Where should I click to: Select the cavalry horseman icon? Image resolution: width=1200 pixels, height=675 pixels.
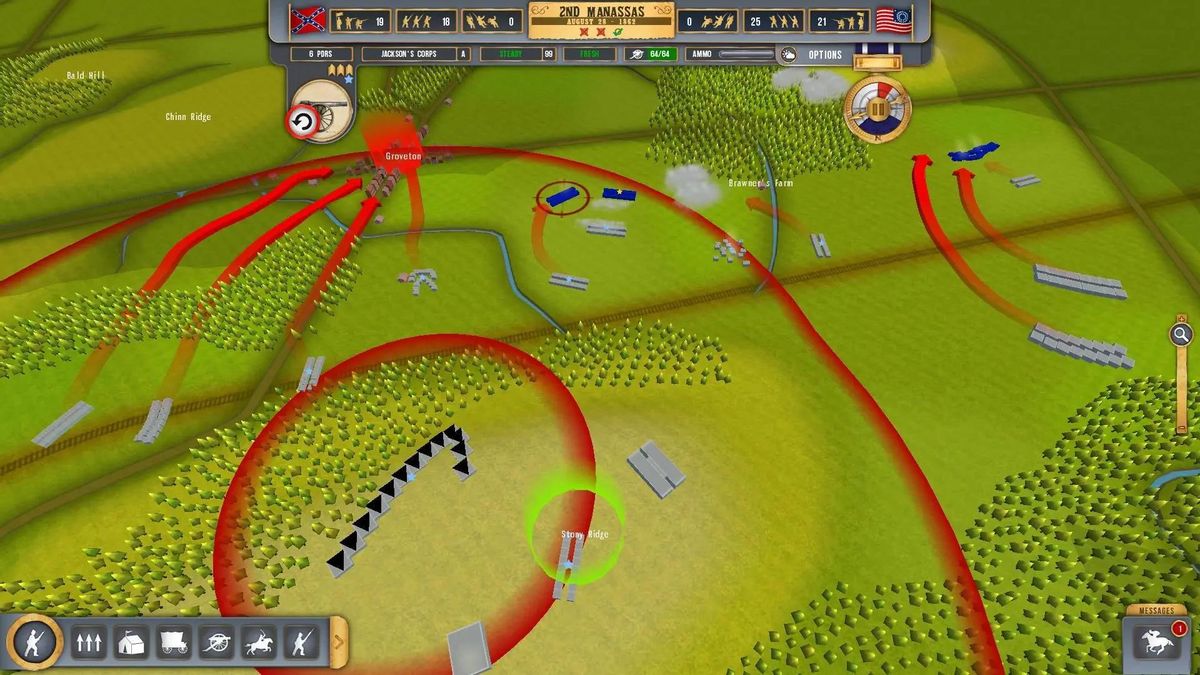pyautogui.click(x=260, y=642)
